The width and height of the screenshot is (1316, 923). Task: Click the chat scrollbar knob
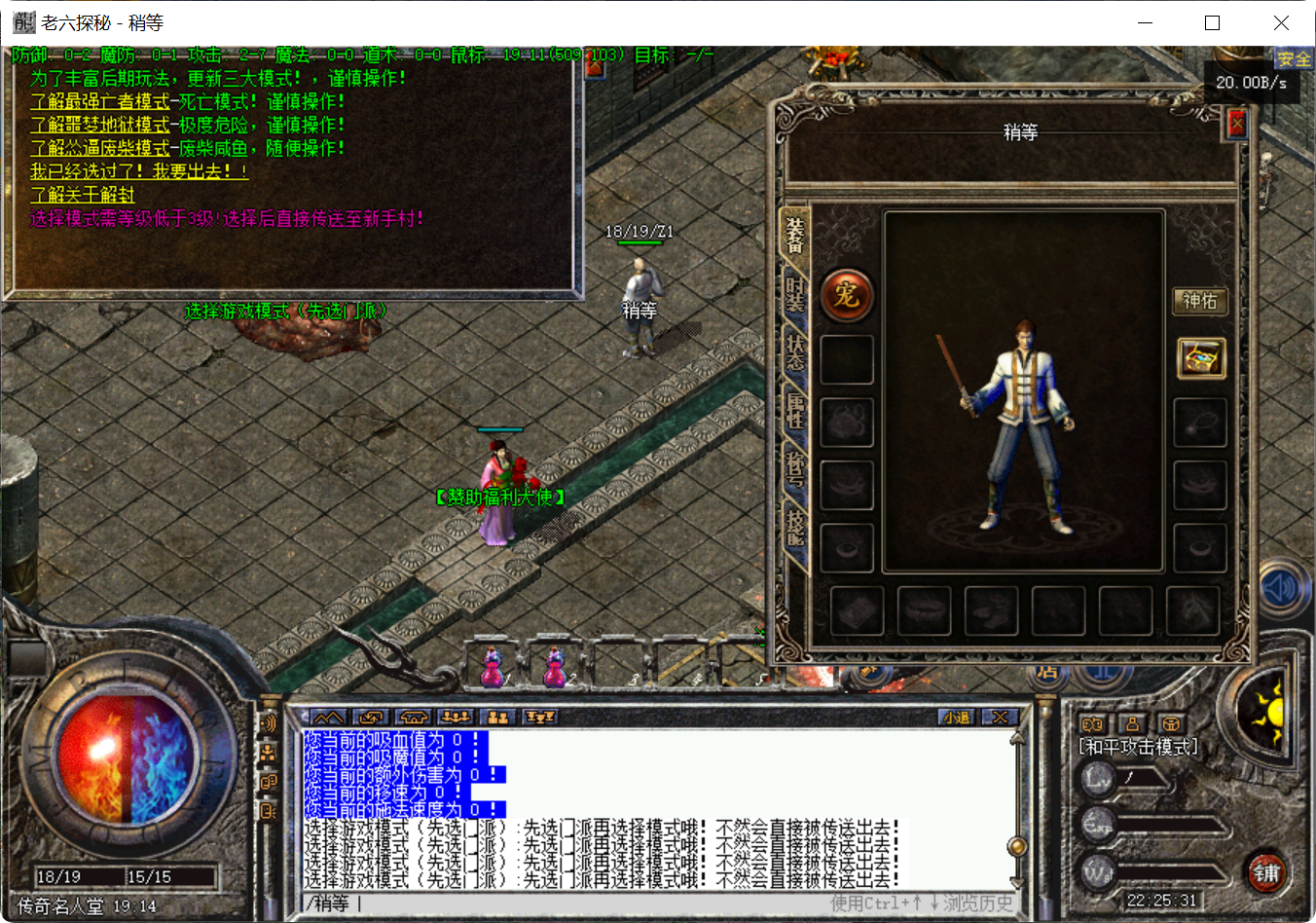click(1018, 846)
